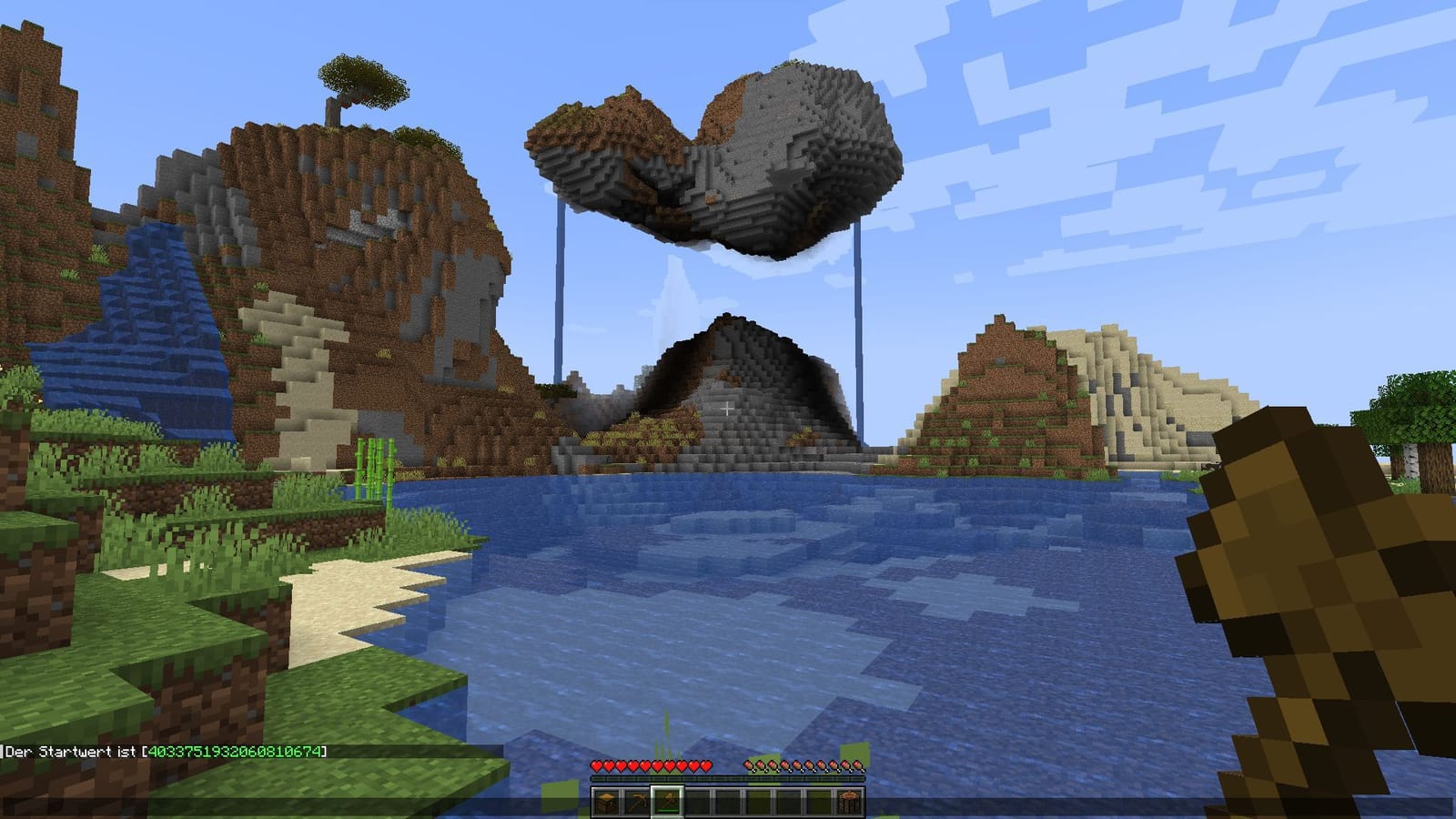Click the empty fourth hotbar slot
This screenshot has height=819, width=1456.
(698, 801)
